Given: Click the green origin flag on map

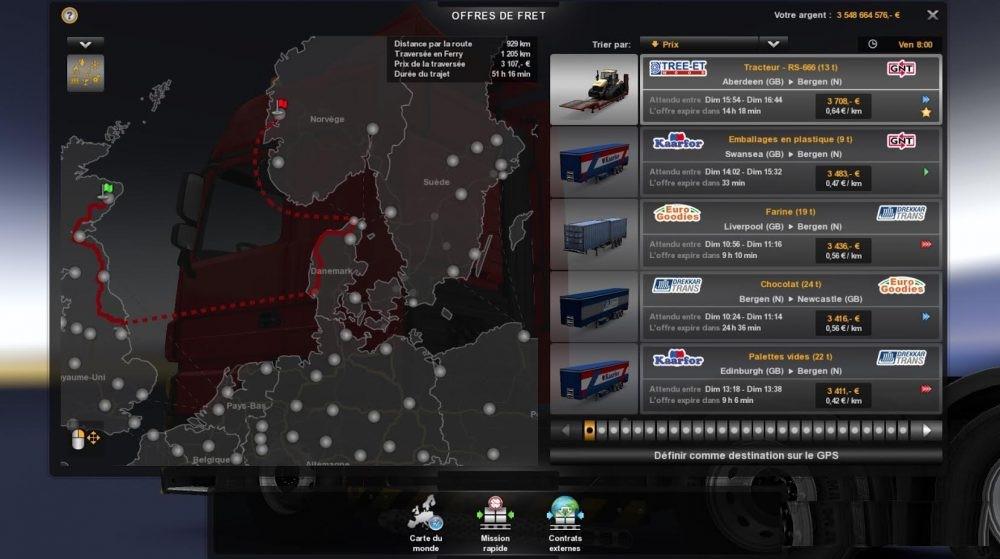Looking at the screenshot, I should [x=107, y=187].
